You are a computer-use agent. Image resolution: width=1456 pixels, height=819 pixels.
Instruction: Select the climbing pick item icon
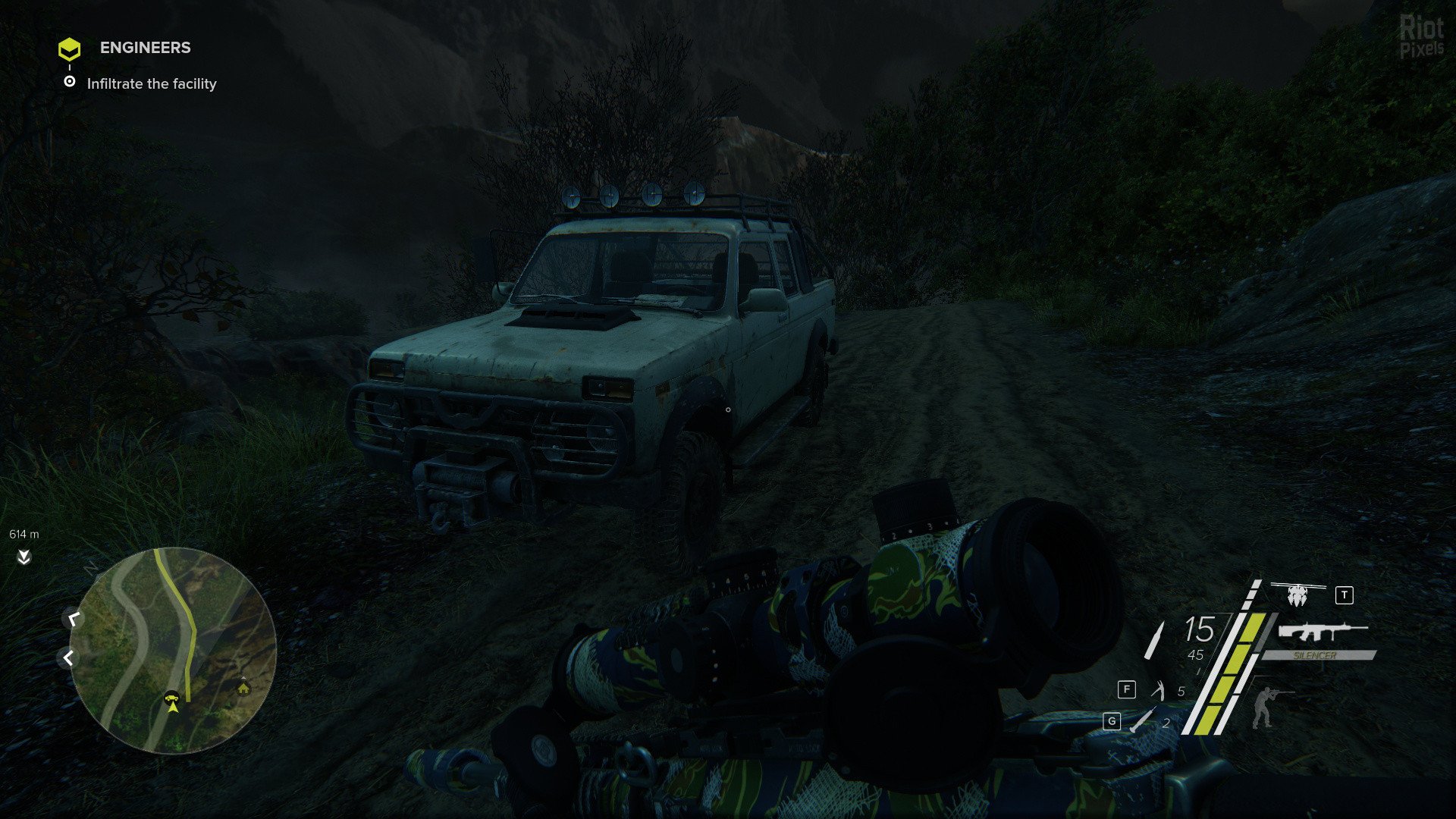pyautogui.click(x=1158, y=690)
